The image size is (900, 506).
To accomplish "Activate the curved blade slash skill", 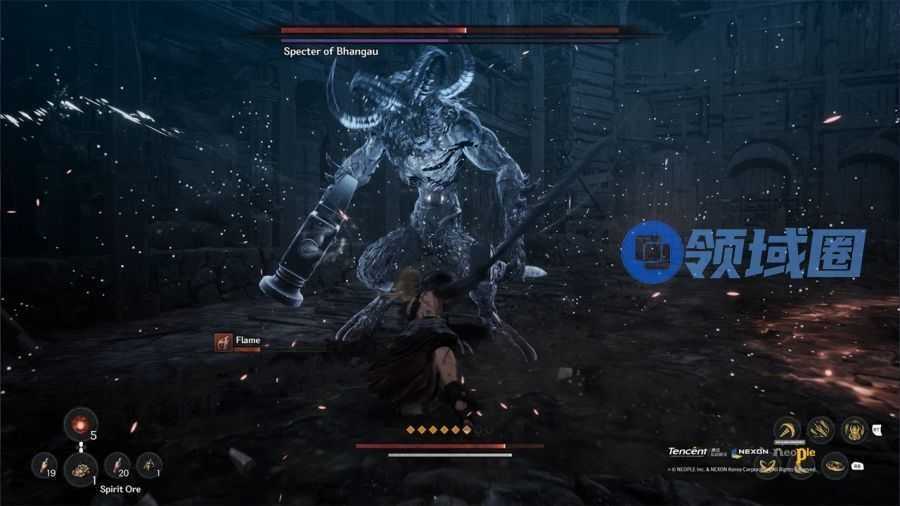I will coord(787,430).
